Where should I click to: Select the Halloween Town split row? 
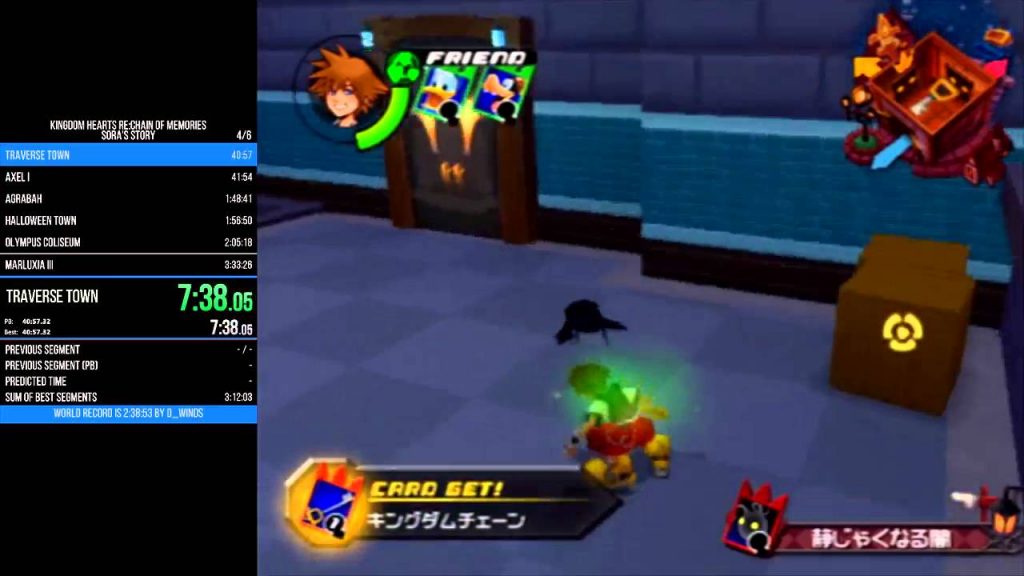click(128, 221)
